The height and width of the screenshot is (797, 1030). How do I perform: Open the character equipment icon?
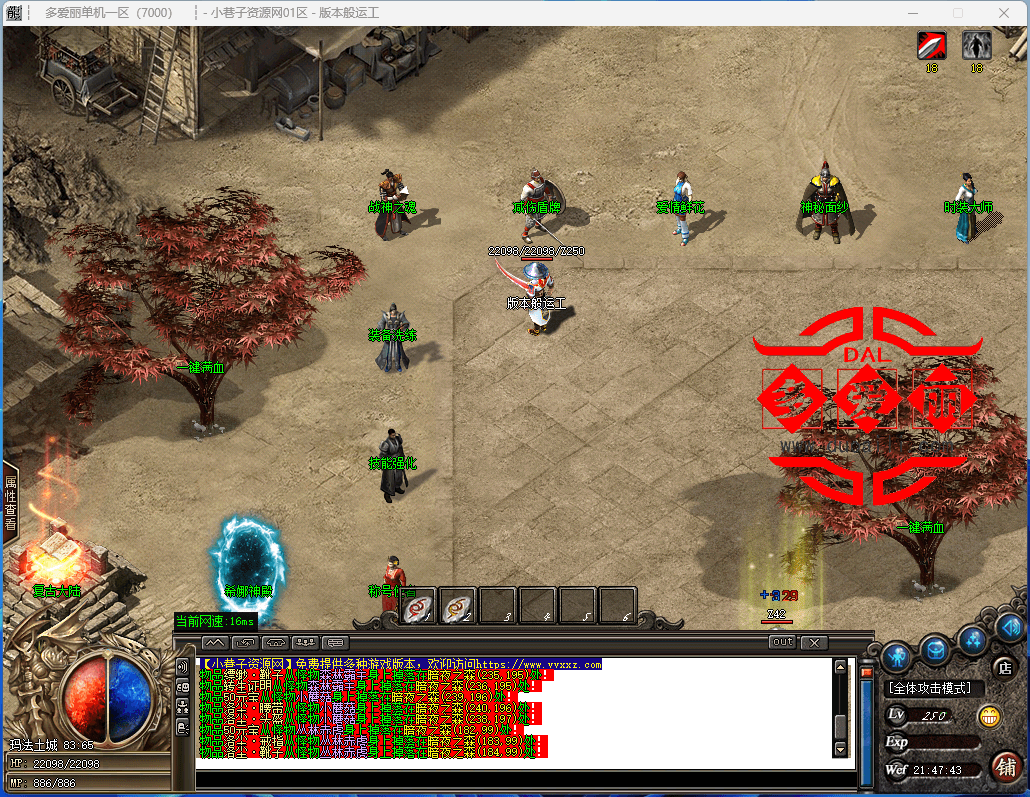pyautogui.click(x=894, y=656)
